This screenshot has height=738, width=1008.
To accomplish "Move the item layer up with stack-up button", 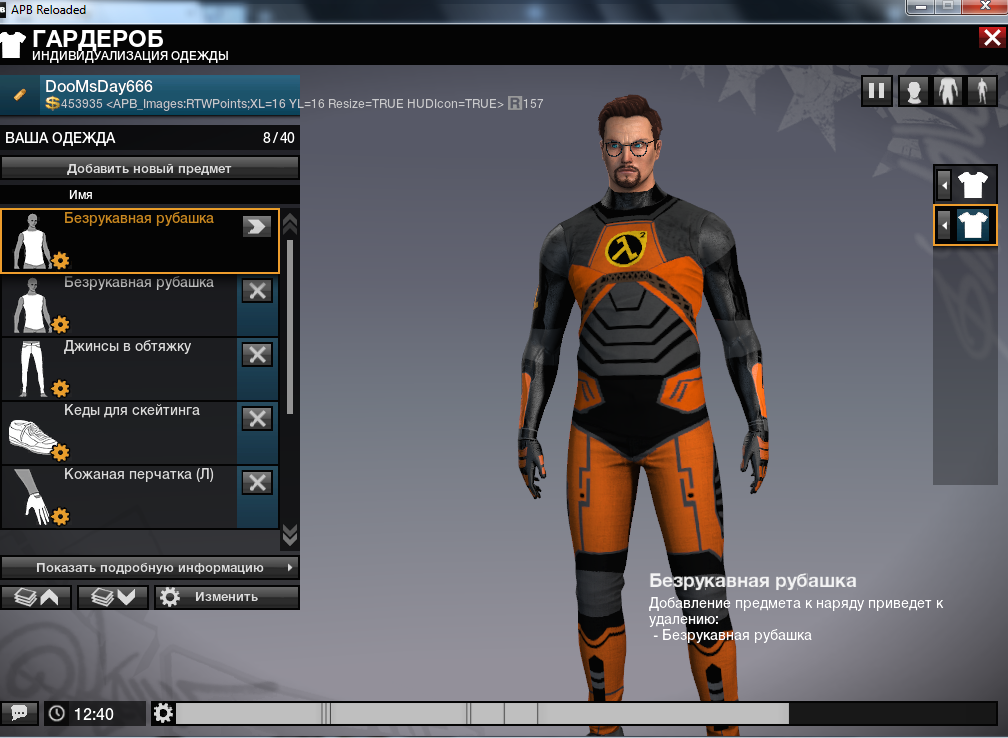I will tap(36, 597).
